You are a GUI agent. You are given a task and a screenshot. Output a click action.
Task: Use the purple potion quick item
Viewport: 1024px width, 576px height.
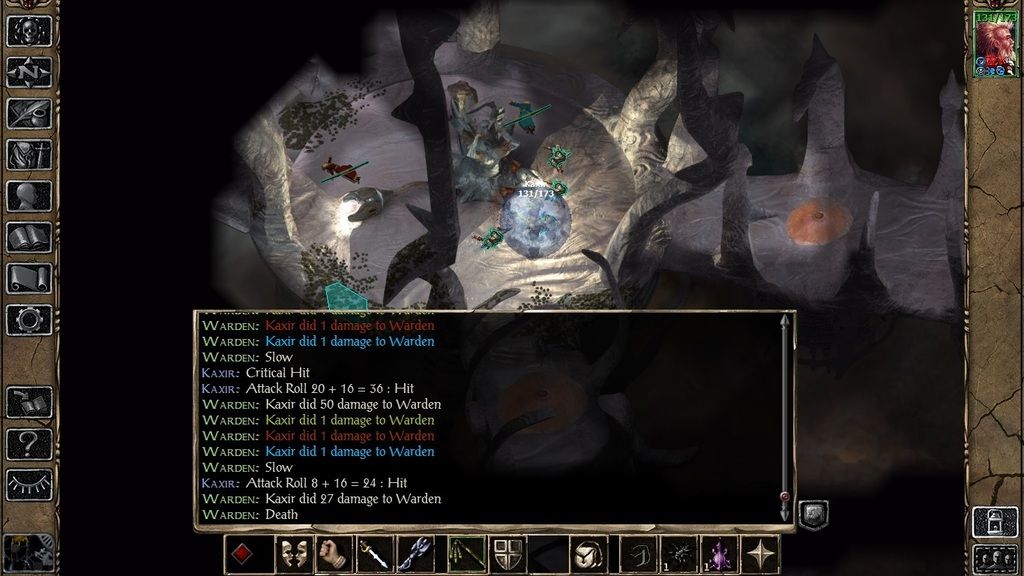pos(721,554)
